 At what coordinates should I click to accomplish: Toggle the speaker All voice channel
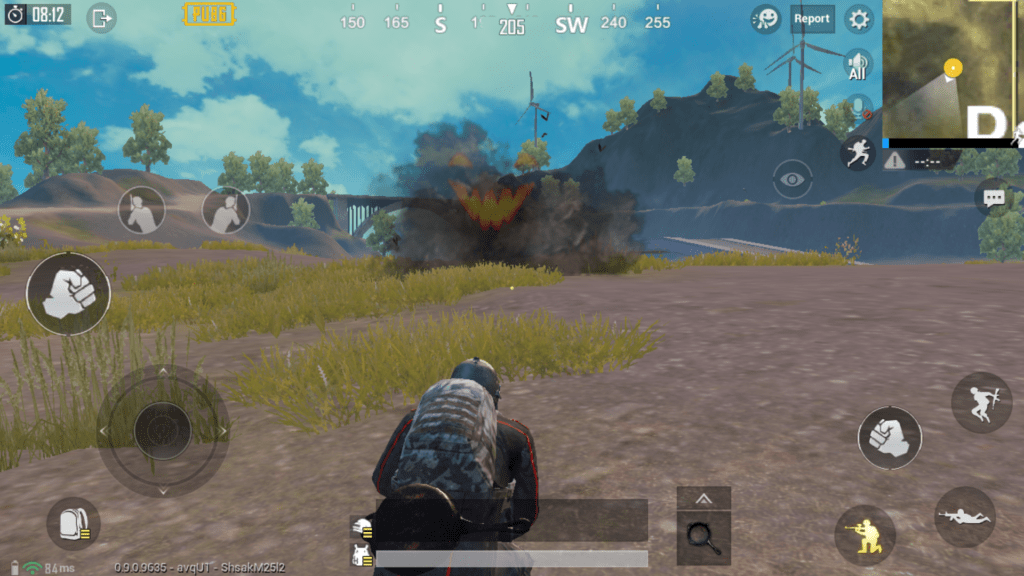click(x=857, y=65)
